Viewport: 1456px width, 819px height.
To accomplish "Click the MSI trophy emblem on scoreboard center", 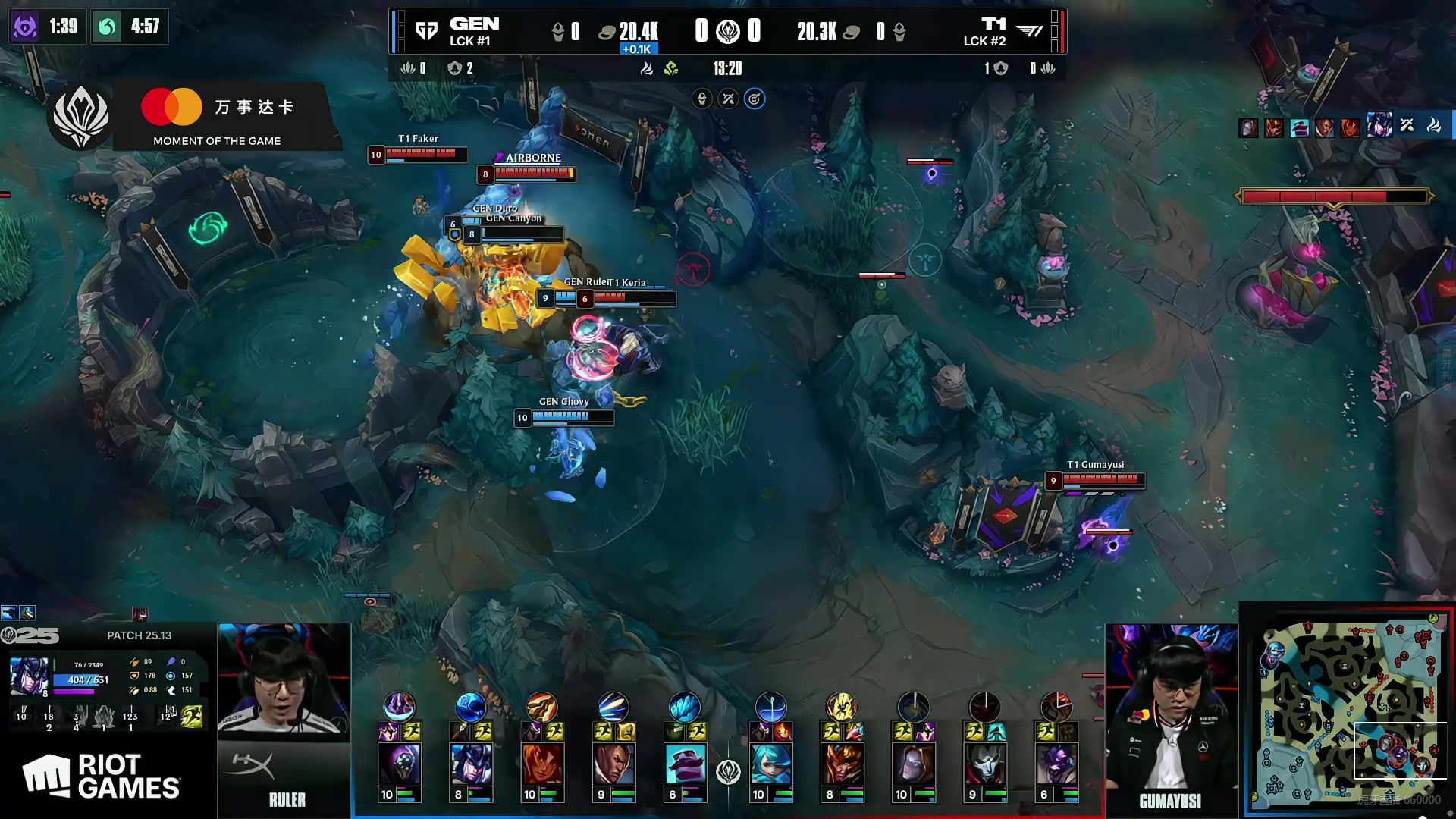I will pyautogui.click(x=728, y=31).
